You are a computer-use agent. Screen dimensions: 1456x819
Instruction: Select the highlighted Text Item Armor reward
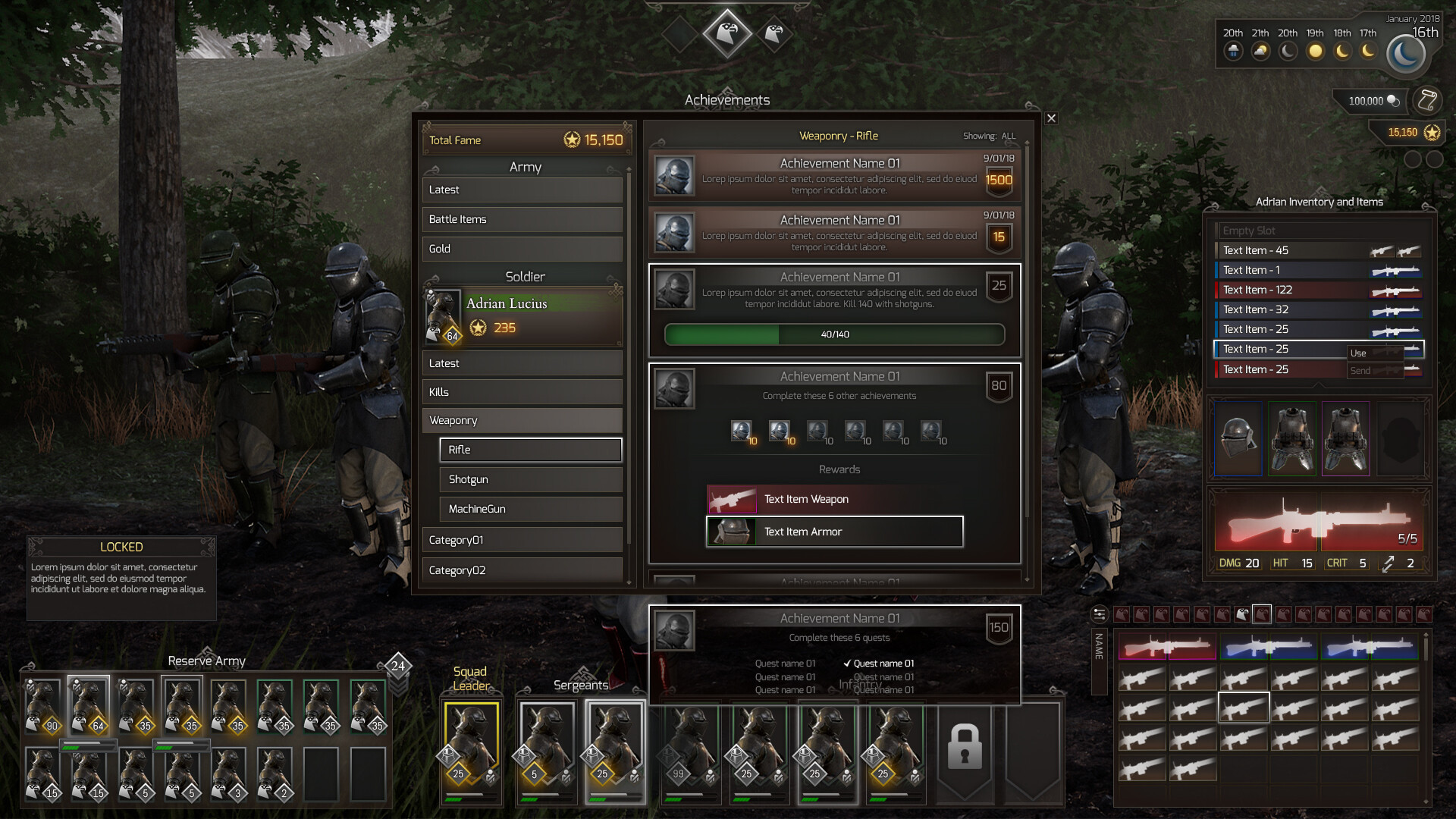pos(833,532)
